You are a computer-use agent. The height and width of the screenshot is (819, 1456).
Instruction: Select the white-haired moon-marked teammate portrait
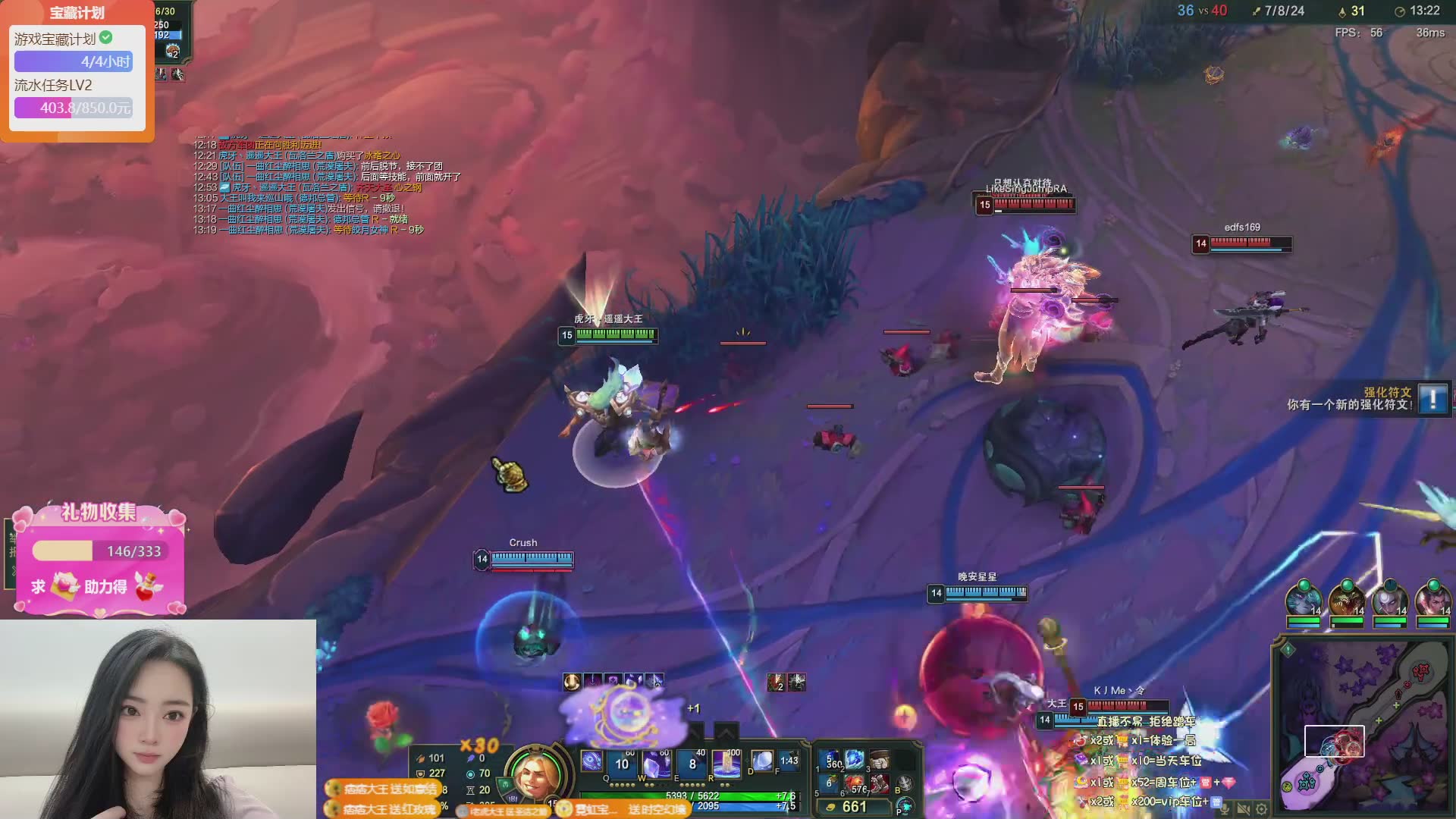click(x=1390, y=599)
